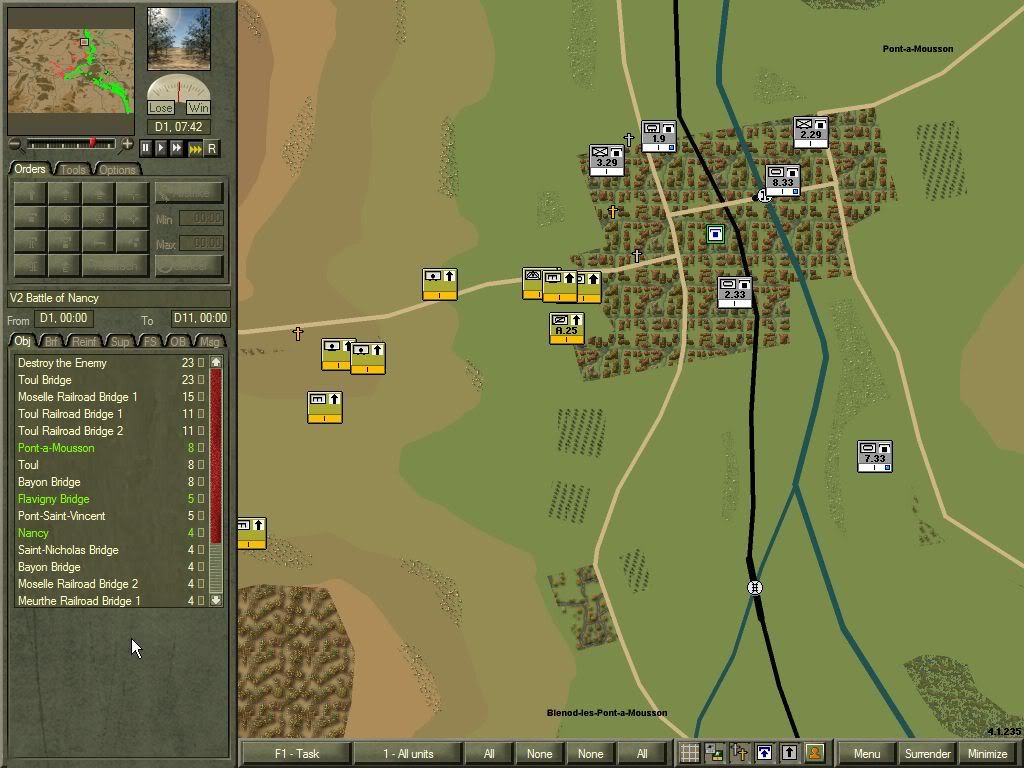Switch to the Tools tab
Screen dimensions: 1024x768
[x=73, y=170]
